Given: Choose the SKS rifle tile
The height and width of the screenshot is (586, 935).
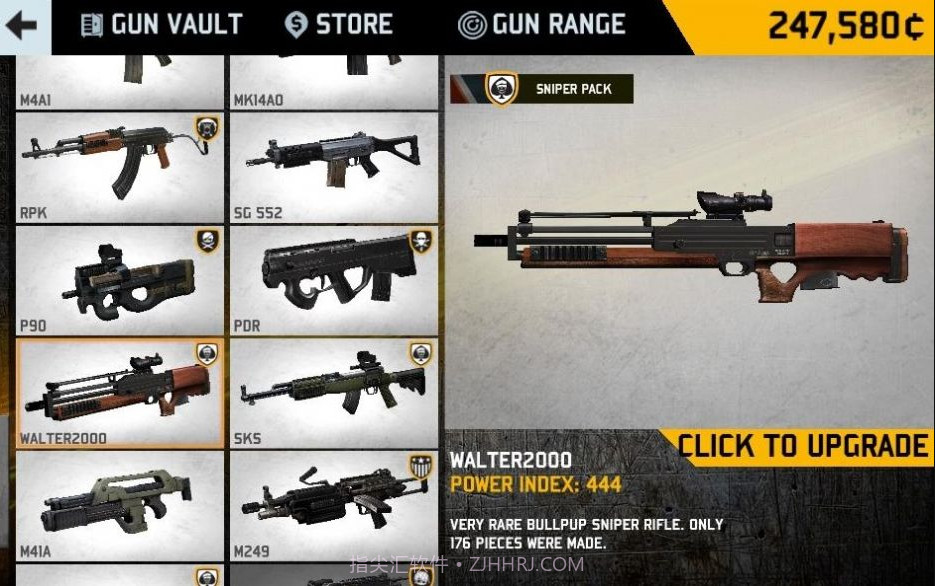Looking at the screenshot, I should click(334, 393).
